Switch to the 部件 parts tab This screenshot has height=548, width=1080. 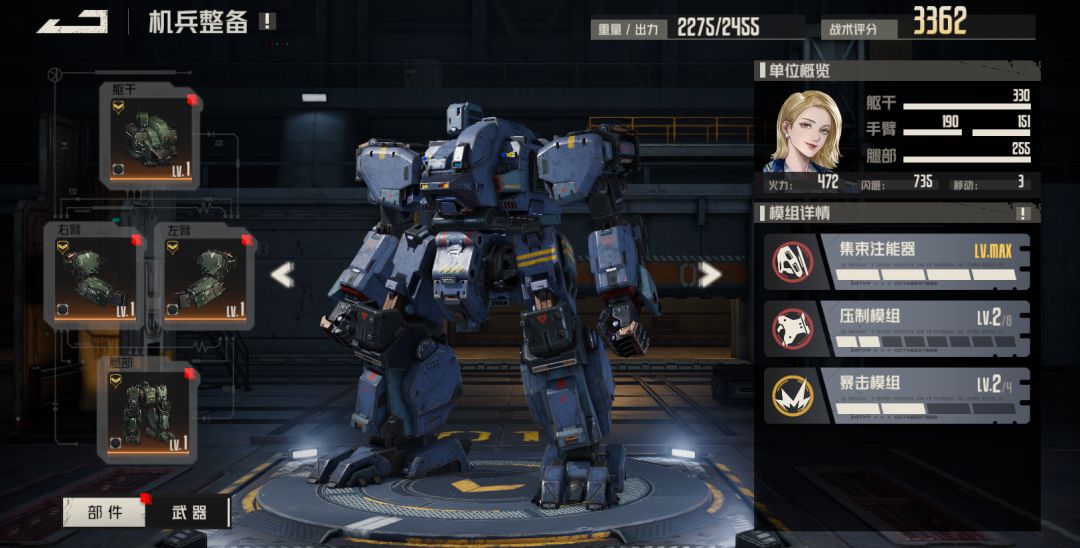click(x=104, y=512)
